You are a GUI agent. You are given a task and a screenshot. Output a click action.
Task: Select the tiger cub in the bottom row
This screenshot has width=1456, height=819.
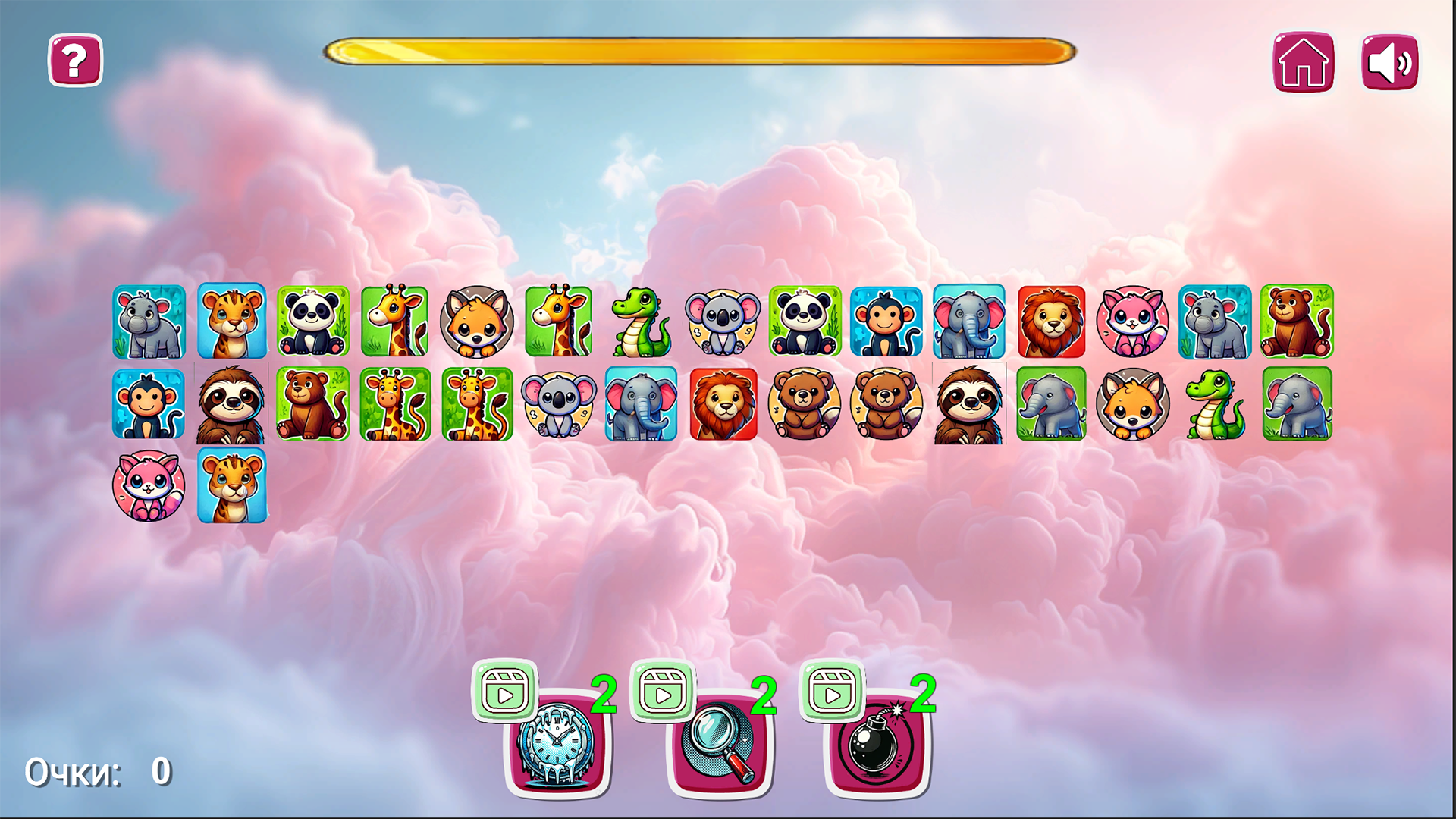tap(231, 485)
